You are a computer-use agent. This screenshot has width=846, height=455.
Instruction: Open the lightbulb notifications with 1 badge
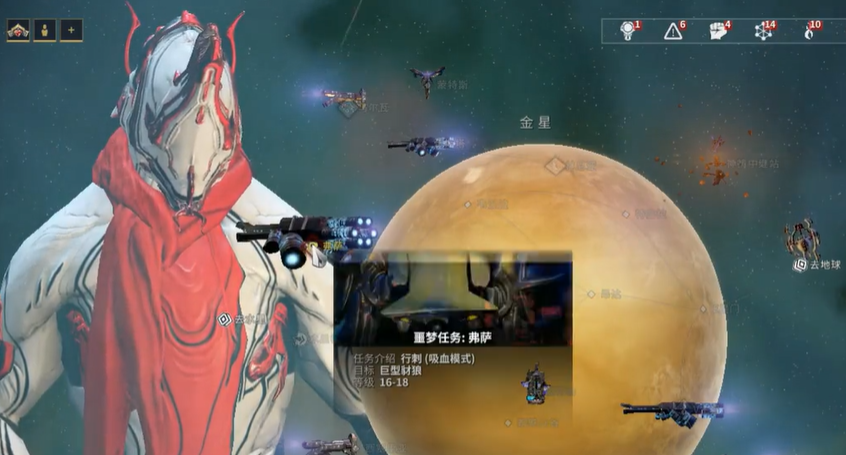coord(628,31)
